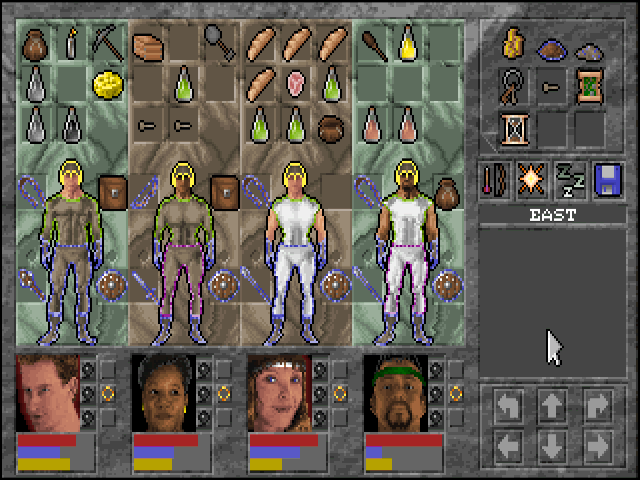This screenshot has height=480, width=640.
Task: Rest the party with the ZZZ button
Action: (569, 179)
